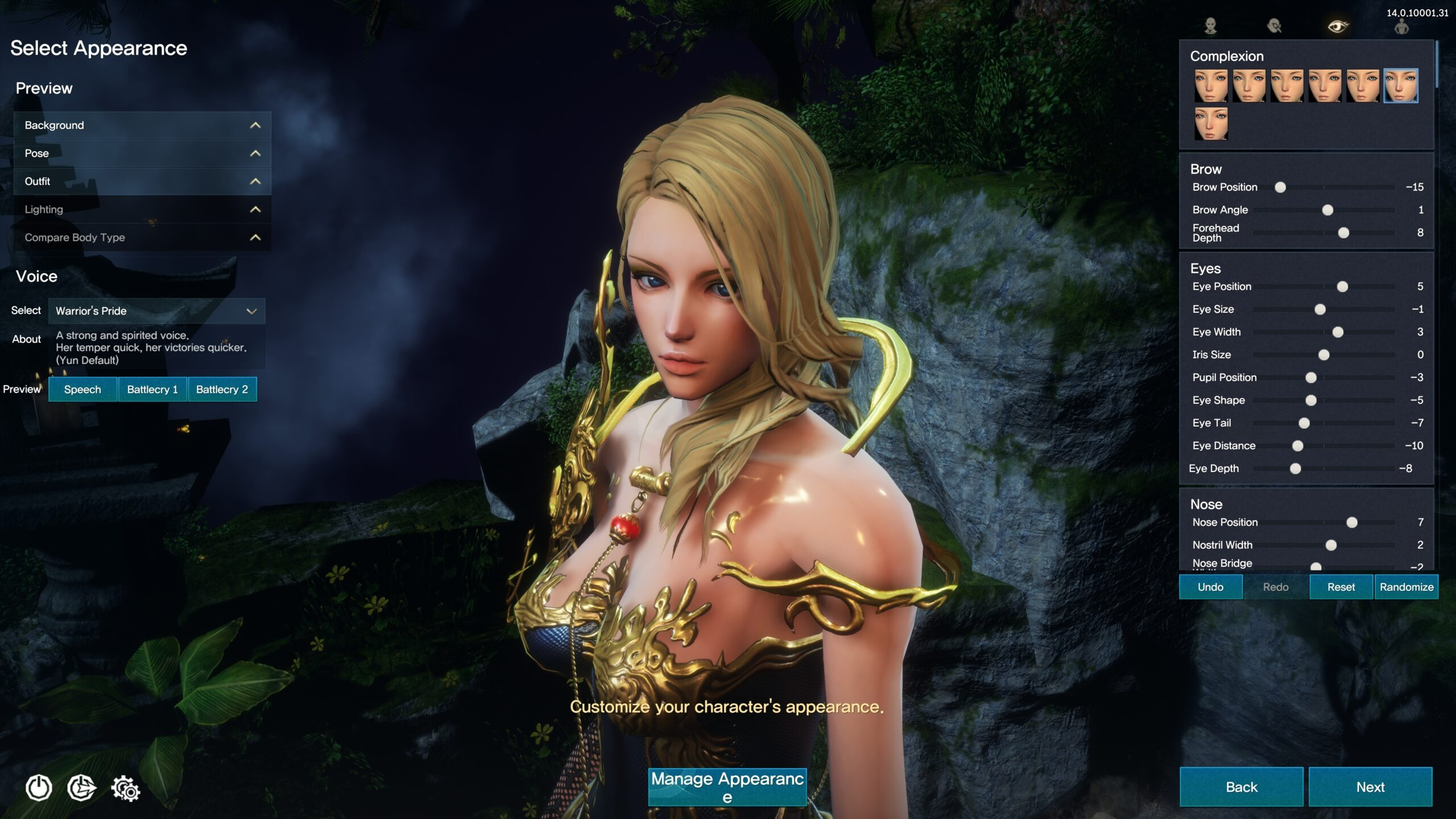Switch to the eye icon tab

(x=1338, y=26)
